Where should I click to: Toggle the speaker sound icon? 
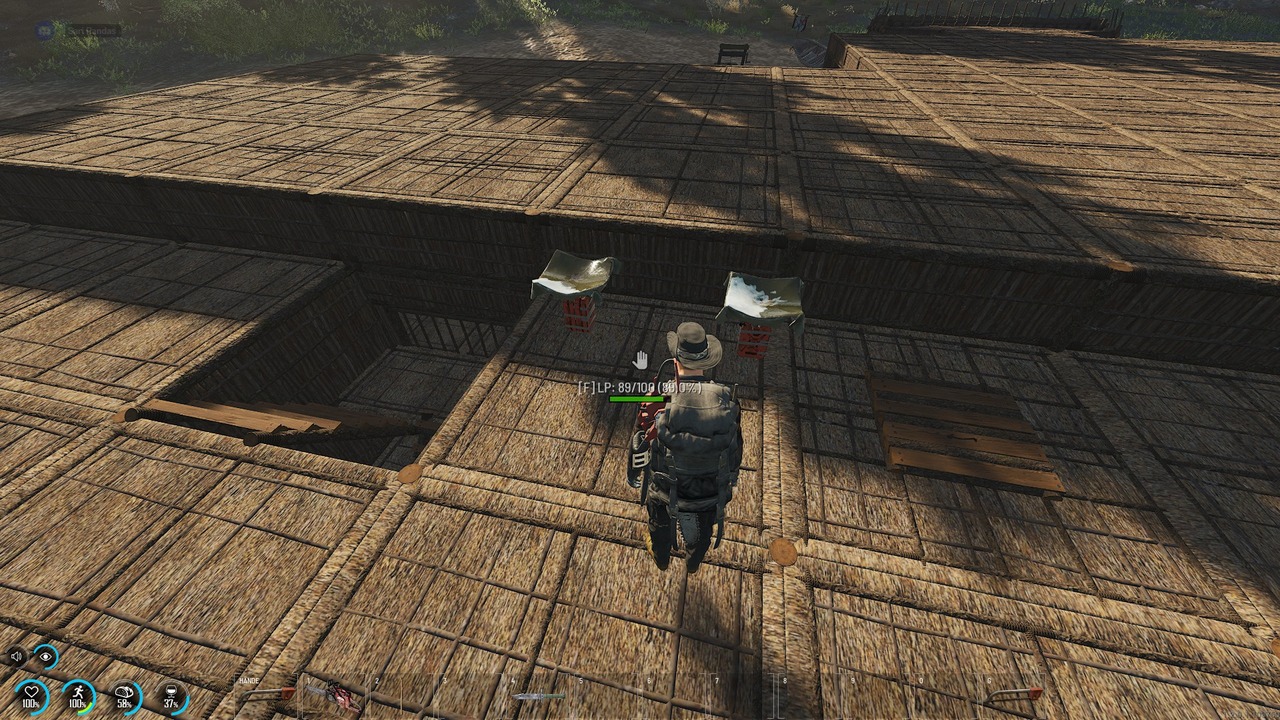pos(16,657)
